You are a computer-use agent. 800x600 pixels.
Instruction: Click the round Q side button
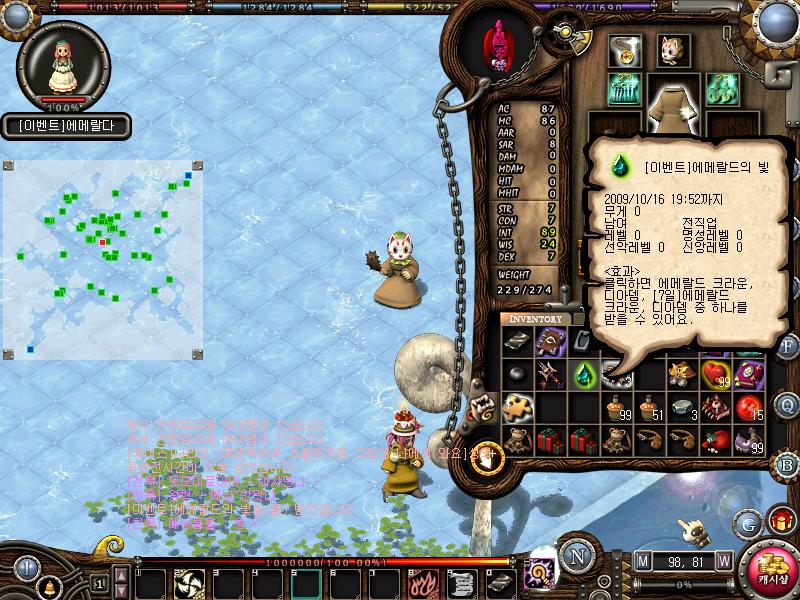point(788,405)
